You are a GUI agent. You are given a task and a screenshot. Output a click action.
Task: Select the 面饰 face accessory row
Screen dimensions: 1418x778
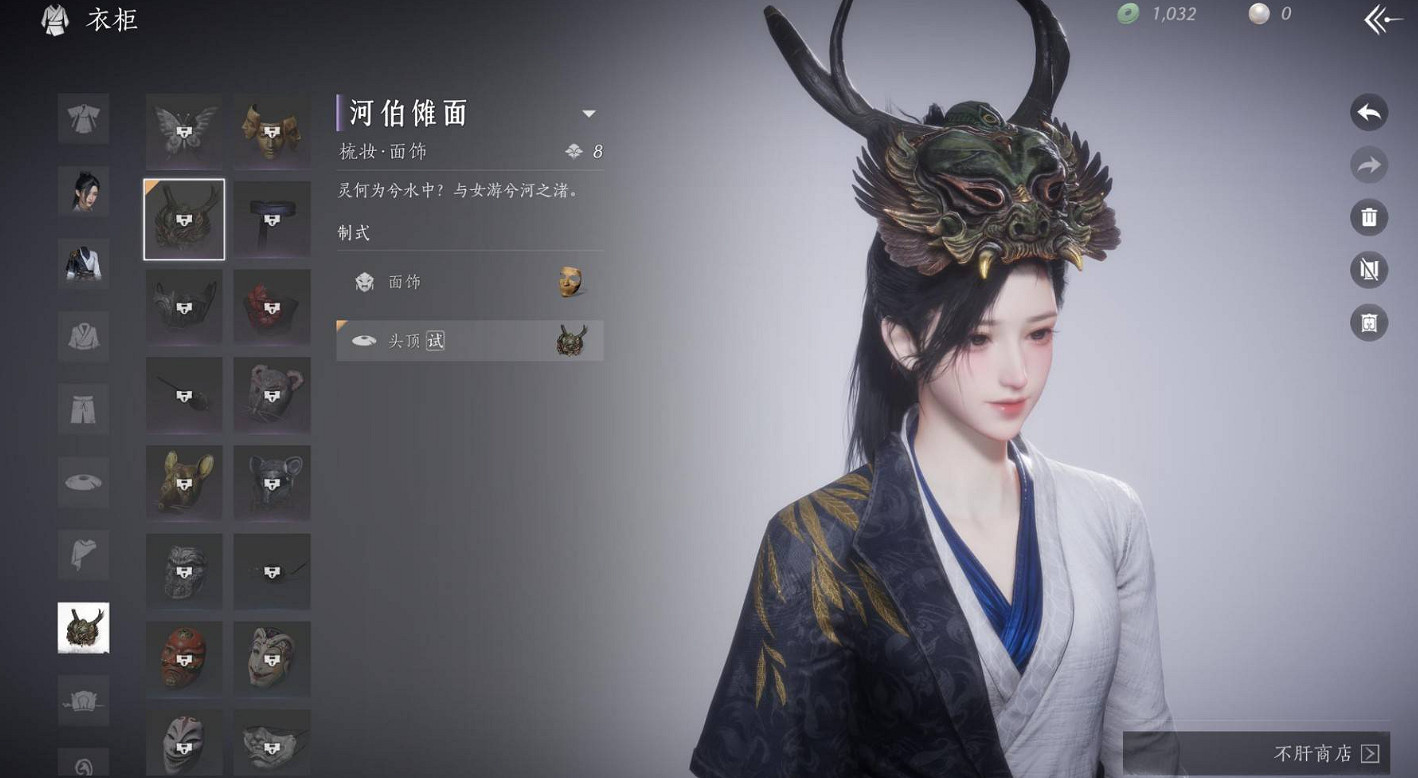pos(468,282)
